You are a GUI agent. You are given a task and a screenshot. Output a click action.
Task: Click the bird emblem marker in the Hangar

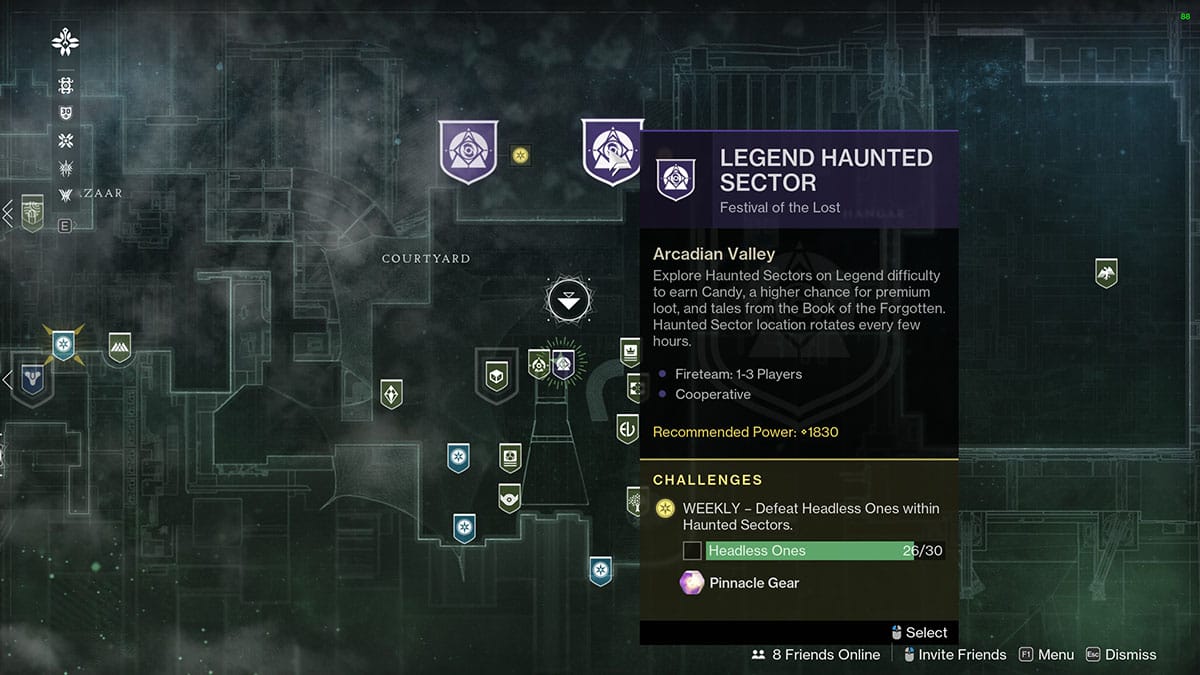click(1106, 273)
